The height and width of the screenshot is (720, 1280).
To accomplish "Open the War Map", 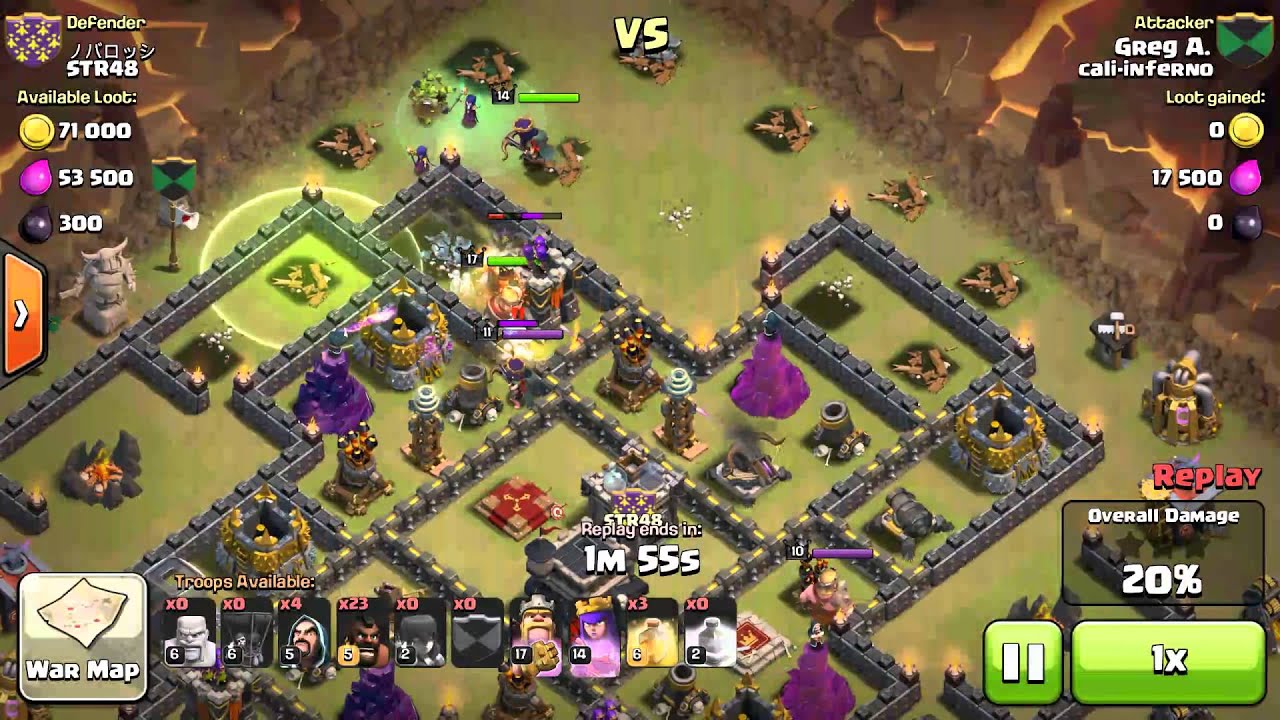I will (x=83, y=637).
